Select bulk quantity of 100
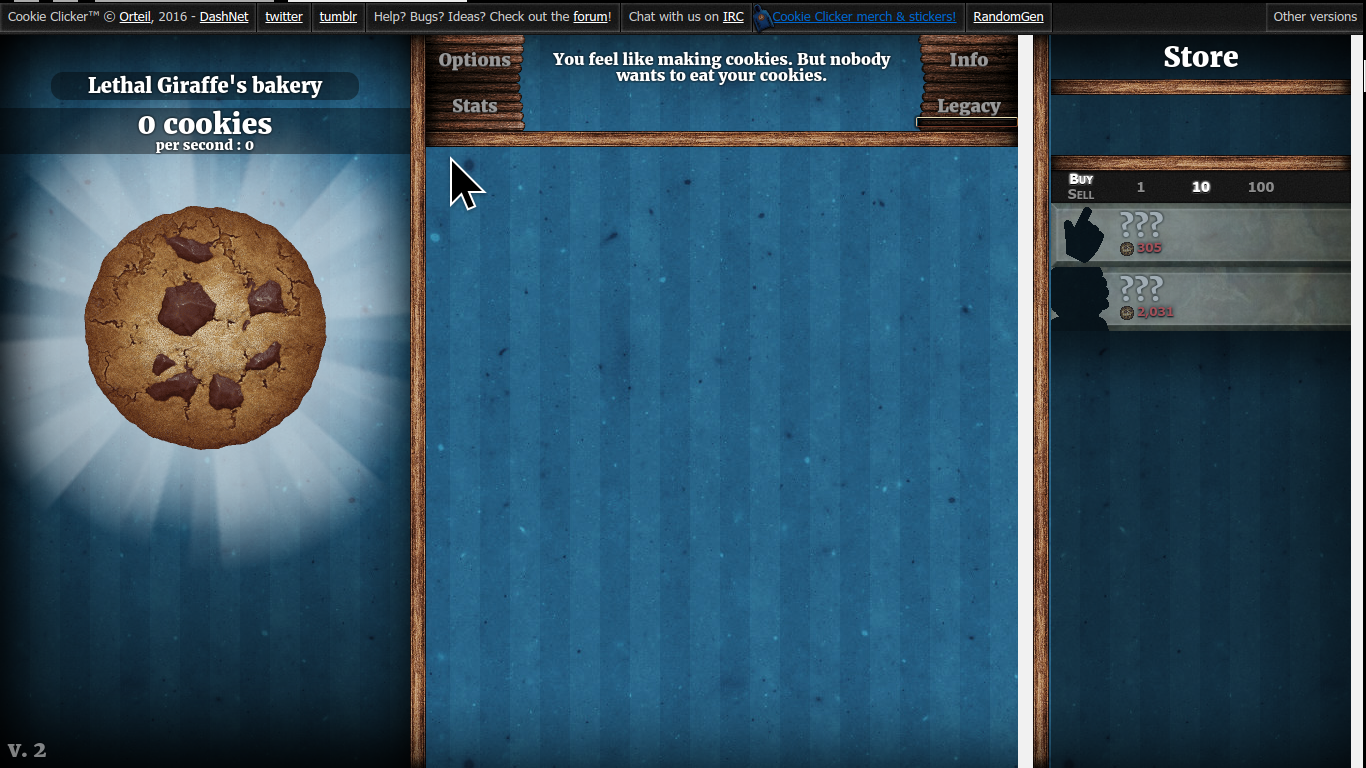1366x768 pixels. [x=1260, y=187]
